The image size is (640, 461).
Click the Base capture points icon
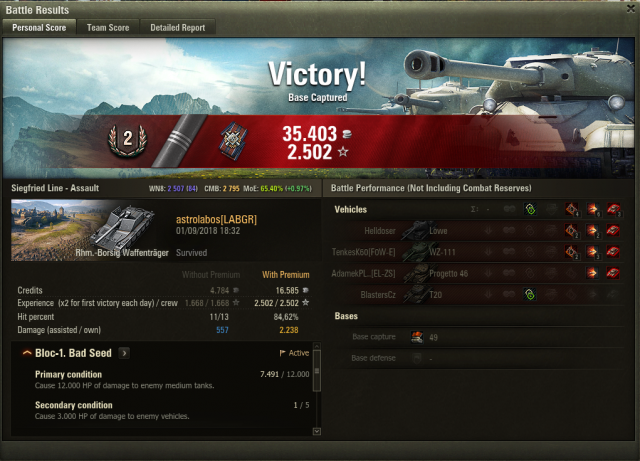click(x=417, y=337)
